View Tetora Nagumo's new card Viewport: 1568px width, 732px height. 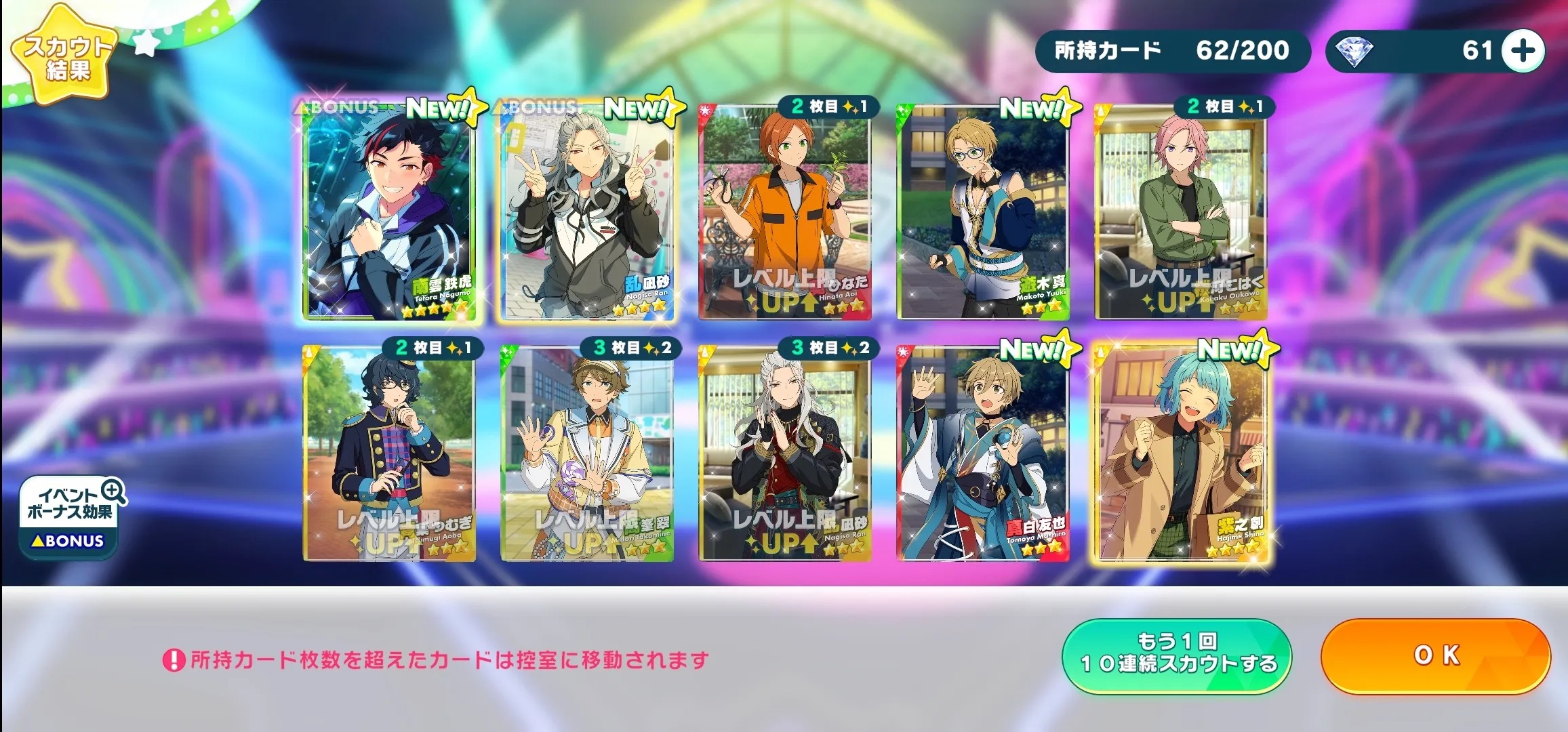tap(389, 211)
